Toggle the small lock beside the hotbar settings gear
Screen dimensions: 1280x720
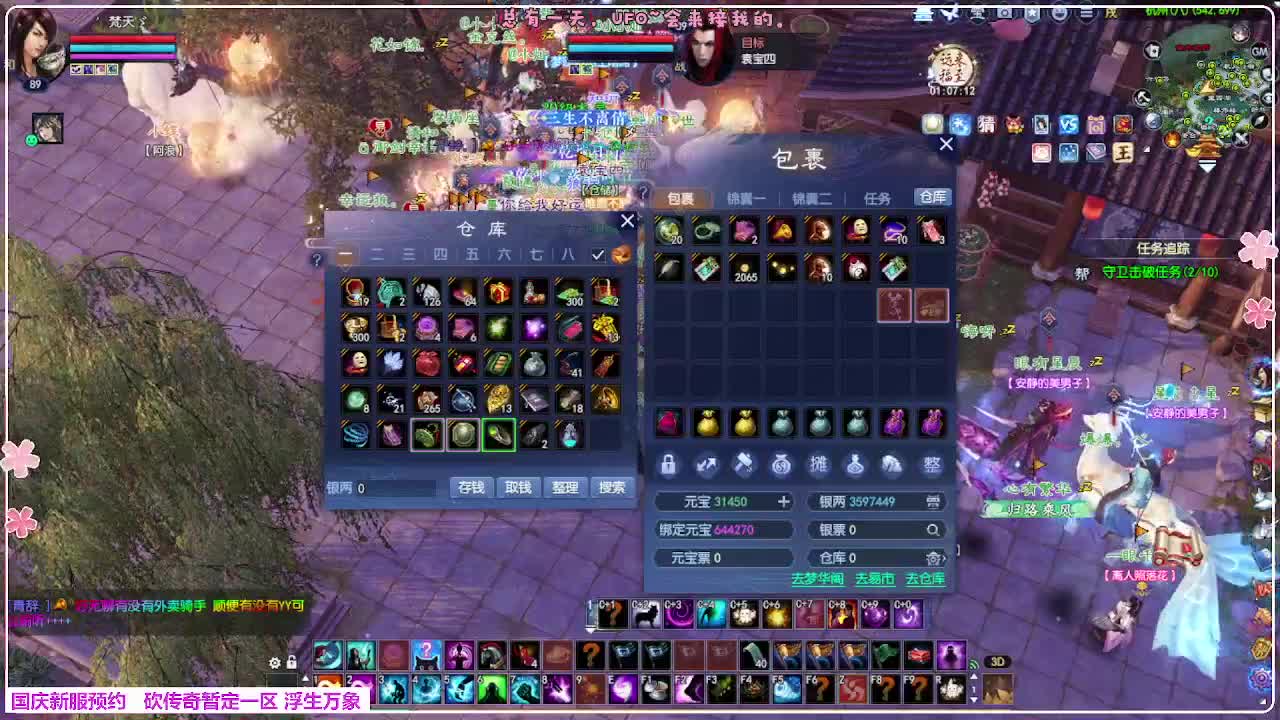[291, 663]
